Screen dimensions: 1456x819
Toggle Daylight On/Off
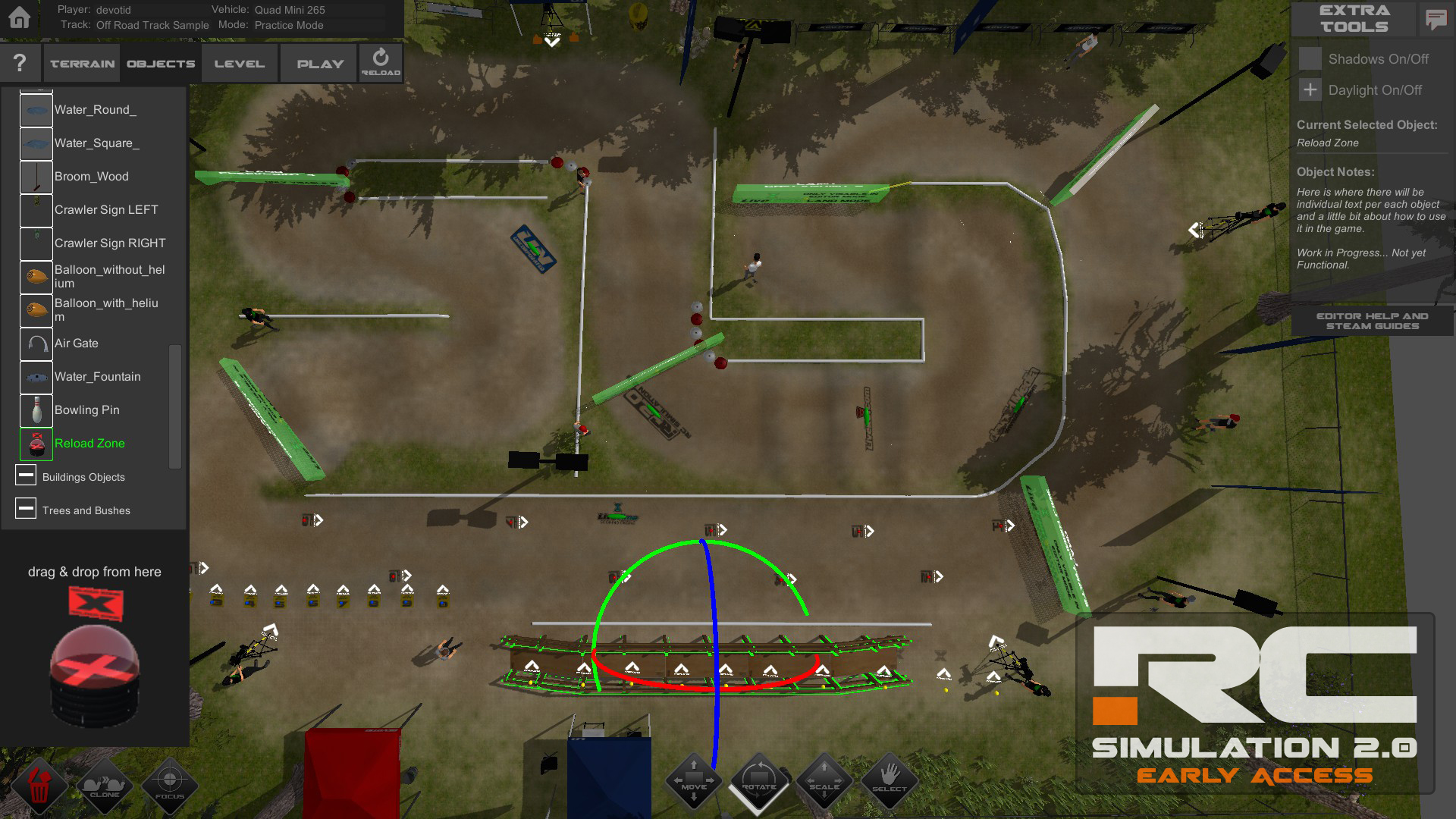pos(1310,89)
